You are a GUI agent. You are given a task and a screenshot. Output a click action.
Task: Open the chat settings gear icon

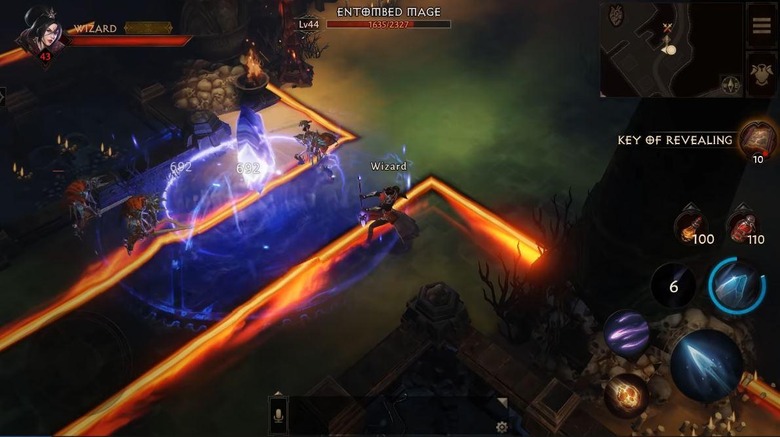502,427
